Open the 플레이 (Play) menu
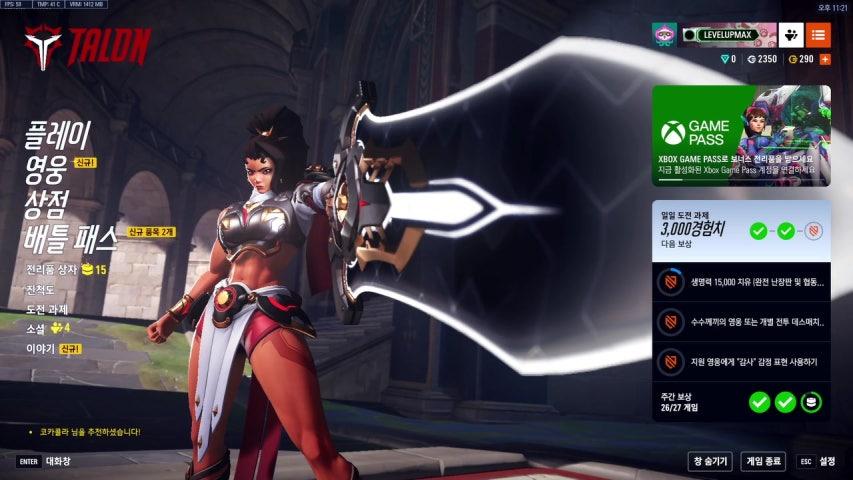The image size is (853, 480). click(58, 132)
